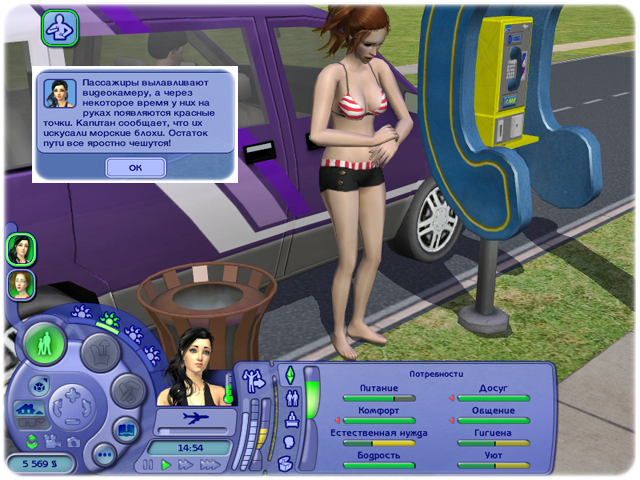Select the dark-haired sim portrait in sidebar
Image resolution: width=640 pixels, height=480 pixels.
pyautogui.click(x=21, y=249)
